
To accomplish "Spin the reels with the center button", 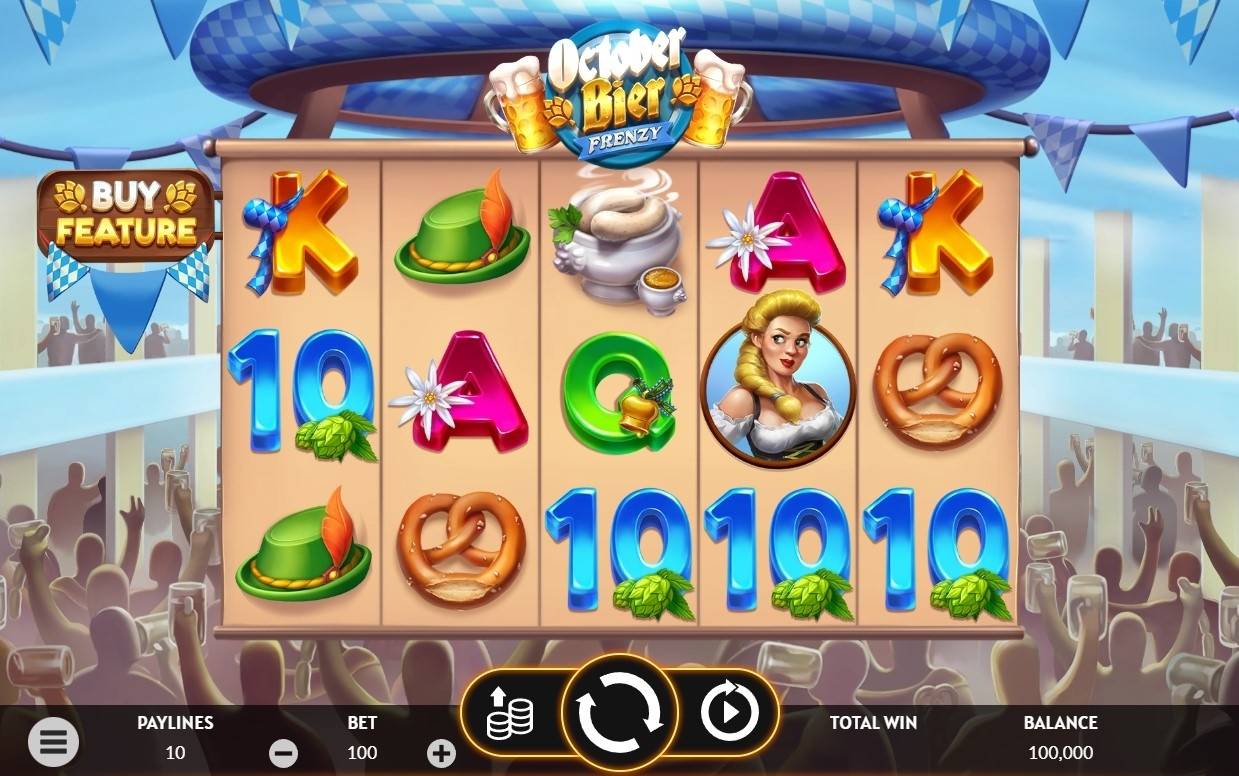I will 620,714.
